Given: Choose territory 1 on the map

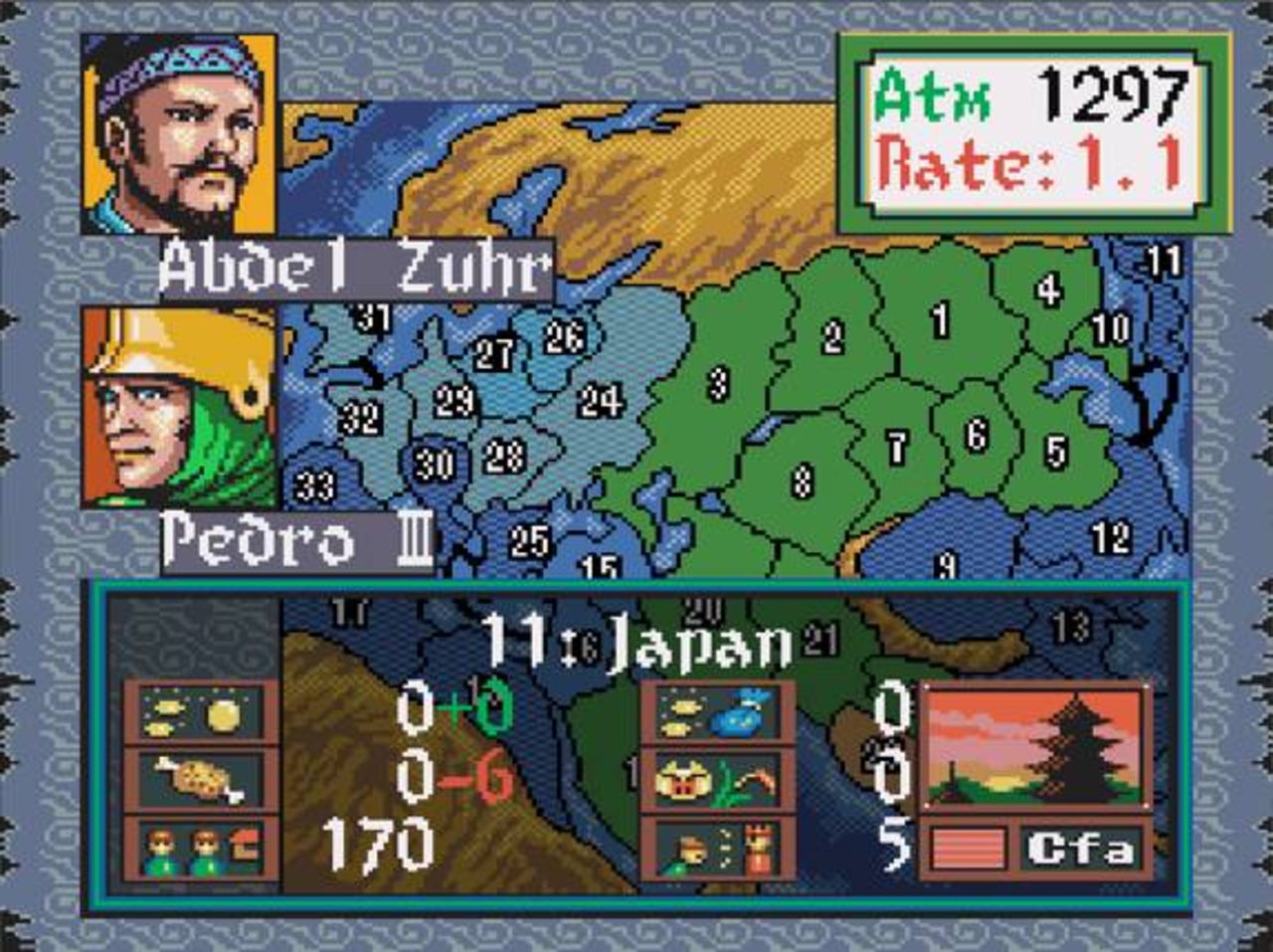Looking at the screenshot, I should pyautogui.click(x=940, y=320).
